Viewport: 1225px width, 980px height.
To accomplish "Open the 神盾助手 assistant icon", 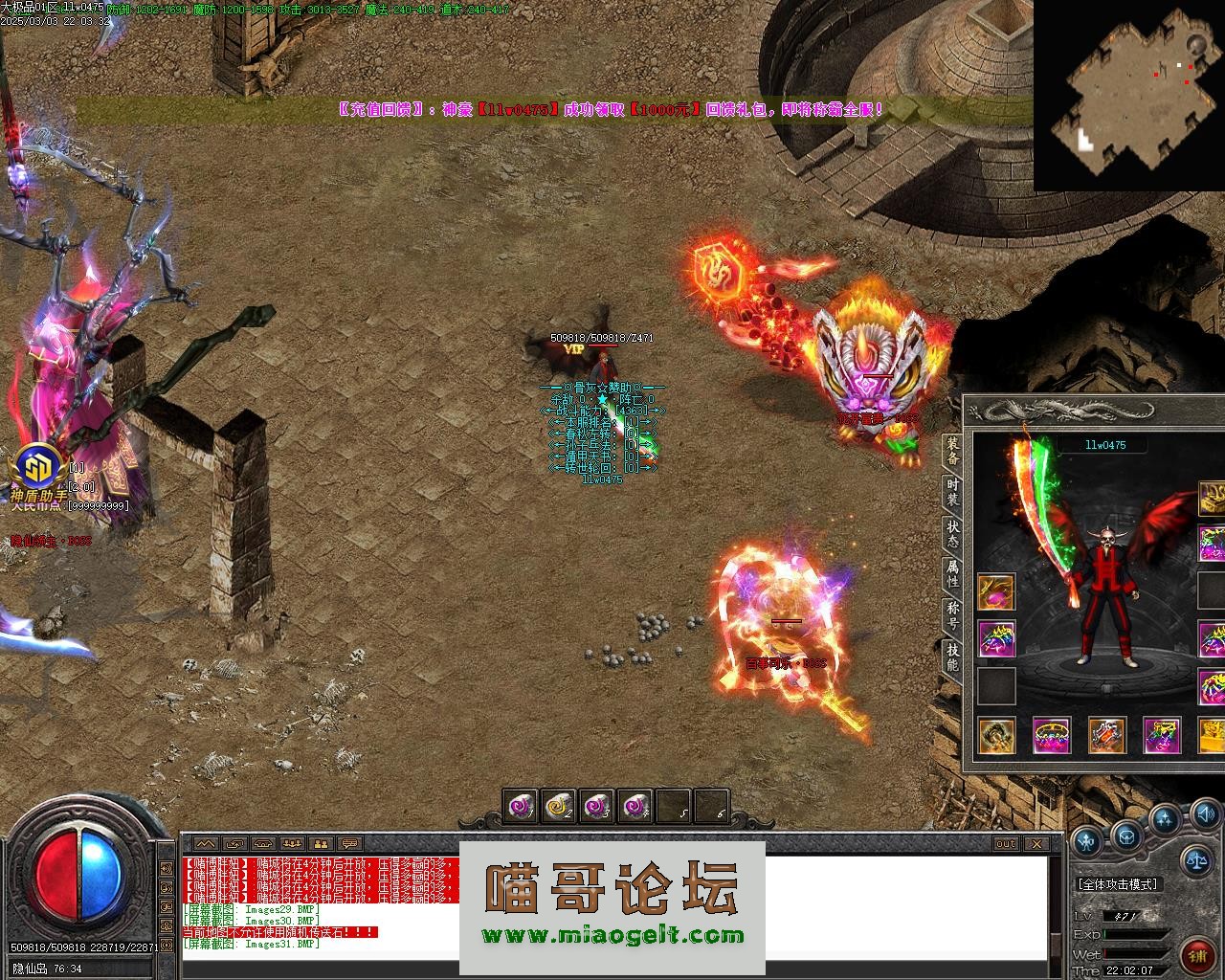I will pyautogui.click(x=38, y=469).
